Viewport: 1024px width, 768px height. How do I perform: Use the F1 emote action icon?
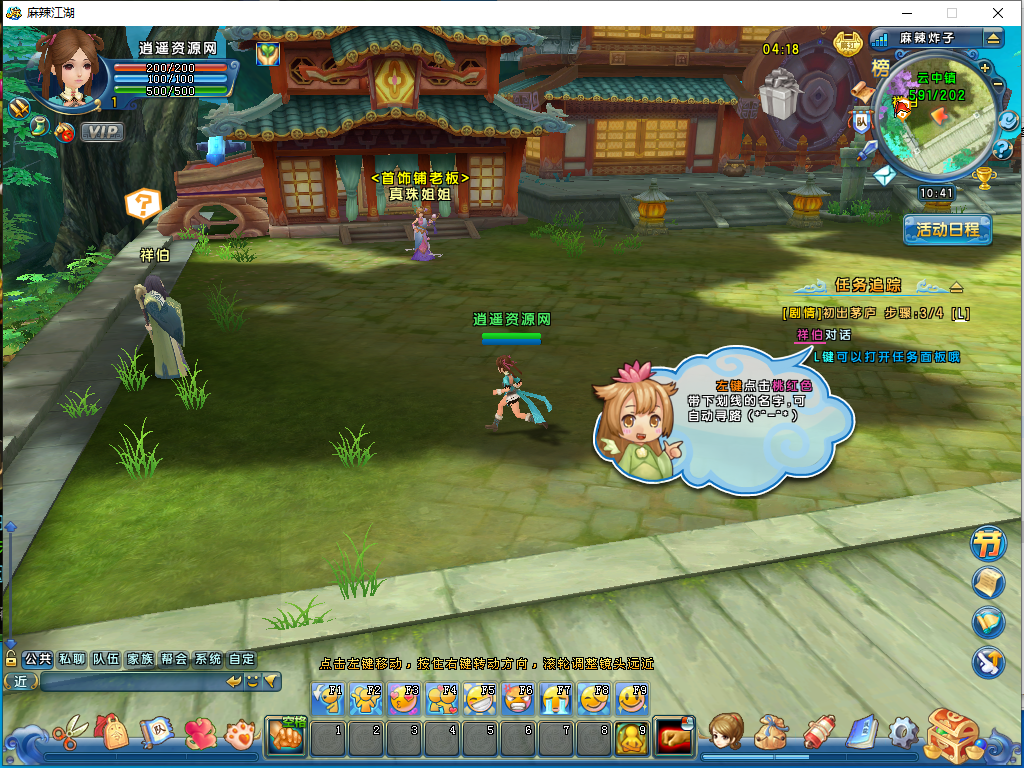coord(327,699)
